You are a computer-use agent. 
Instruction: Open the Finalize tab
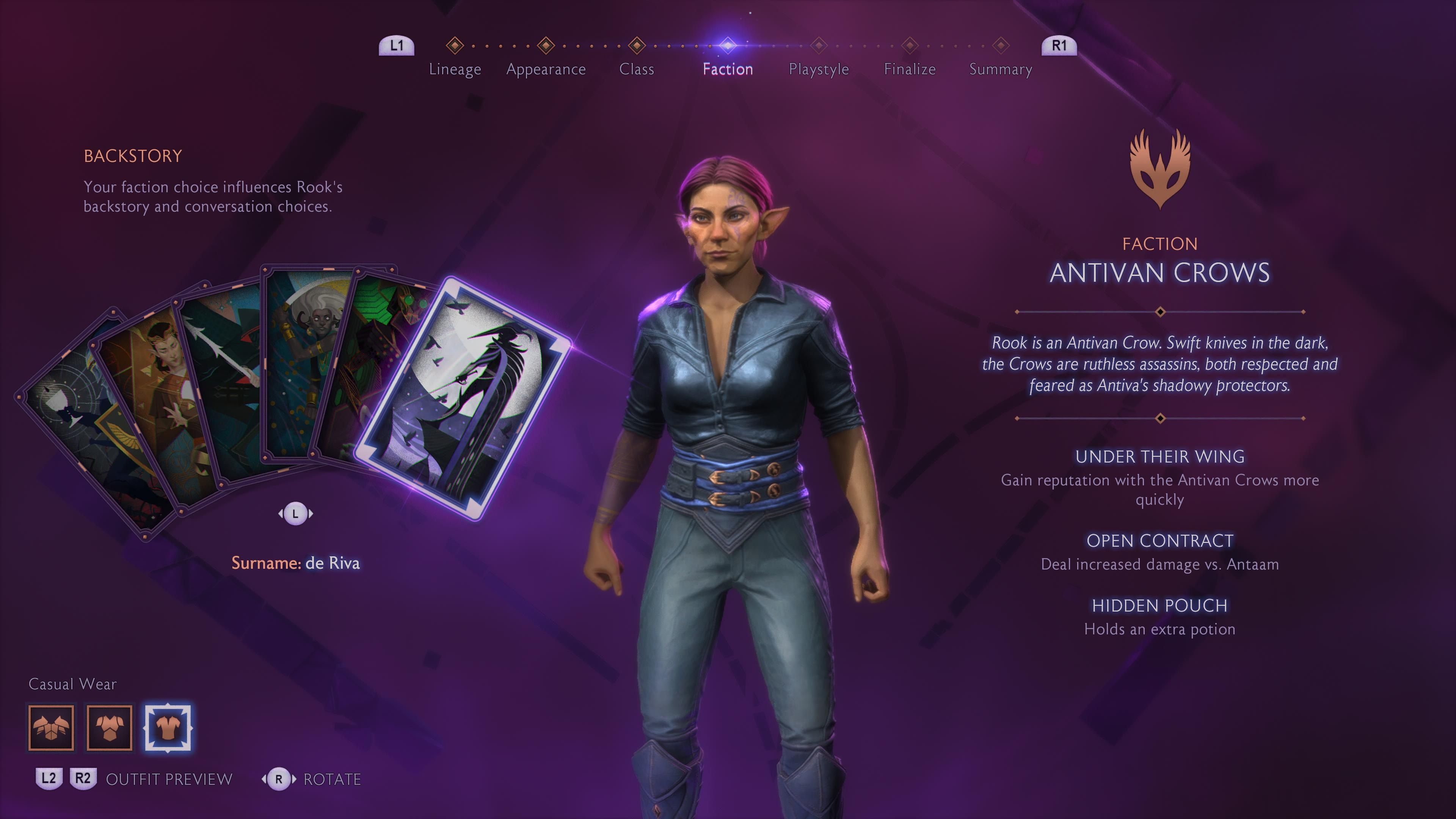[x=910, y=68]
